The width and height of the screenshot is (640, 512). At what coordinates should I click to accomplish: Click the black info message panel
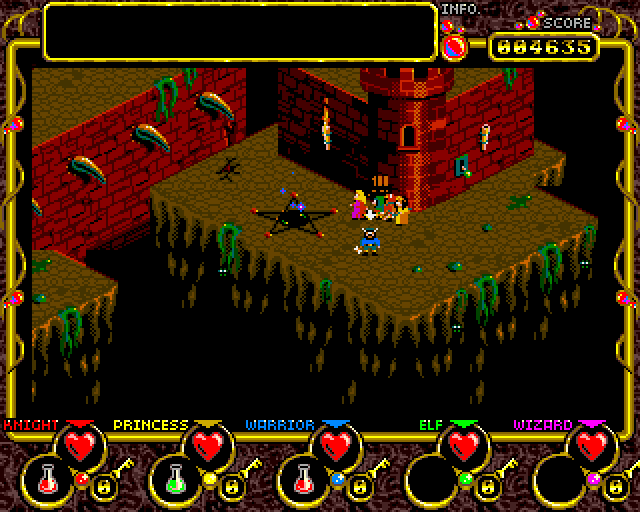point(240,32)
